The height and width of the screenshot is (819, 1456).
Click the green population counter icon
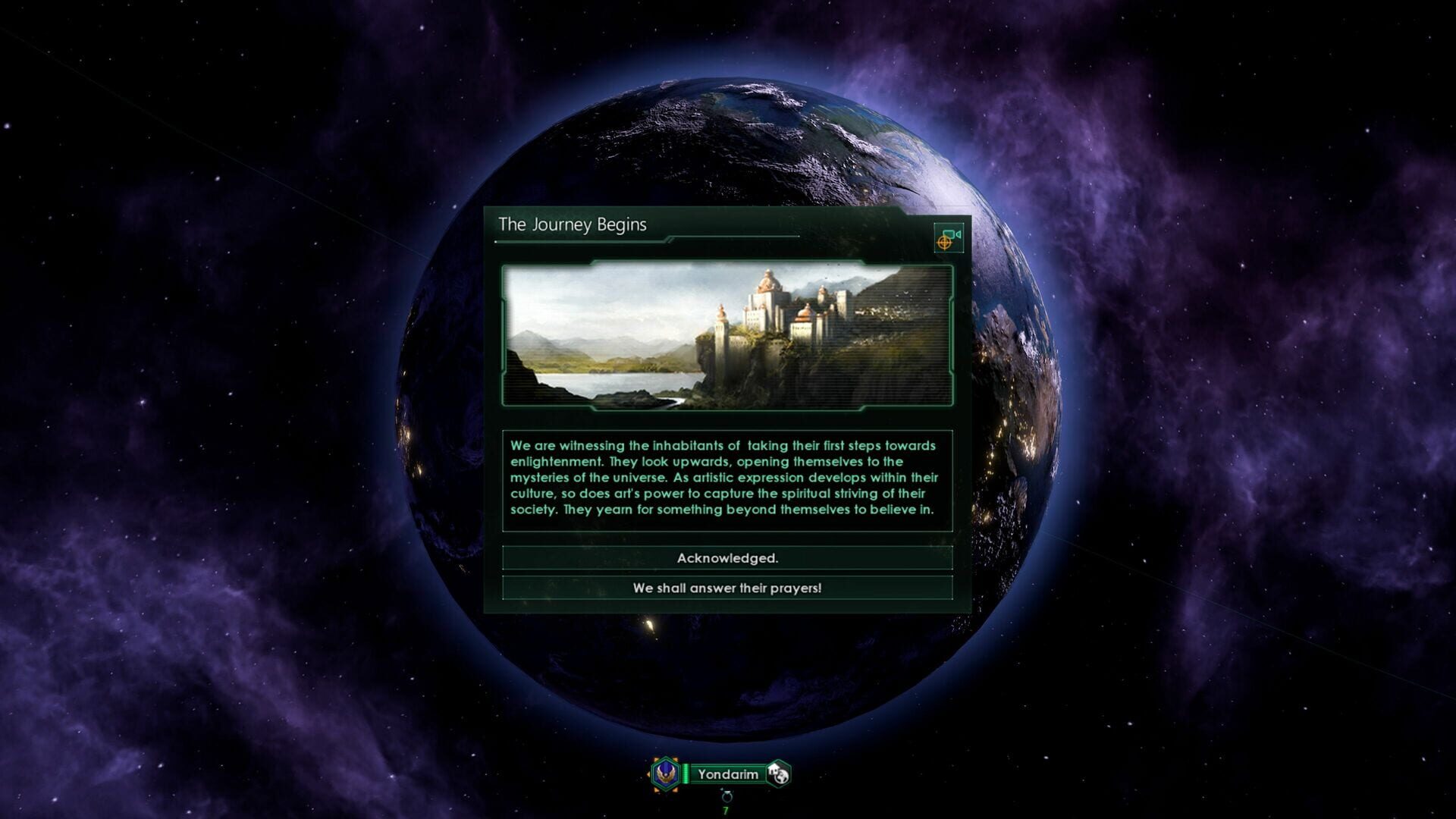pyautogui.click(x=724, y=809)
